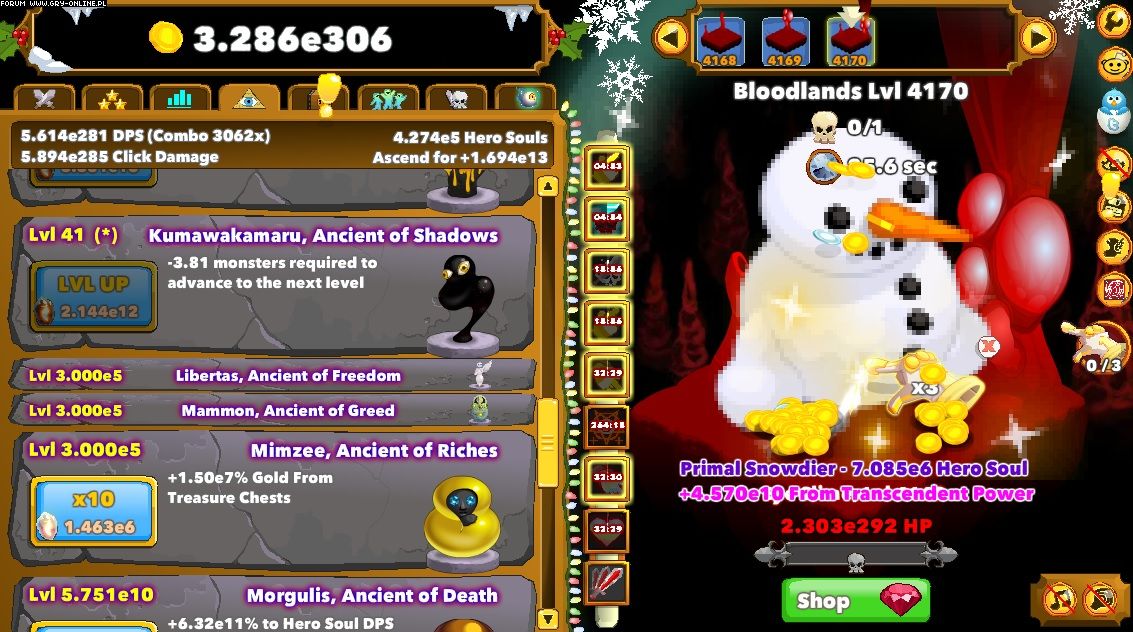The image size is (1133, 632).
Task: Switch to the crossed swords heroes tab
Action: [45, 99]
